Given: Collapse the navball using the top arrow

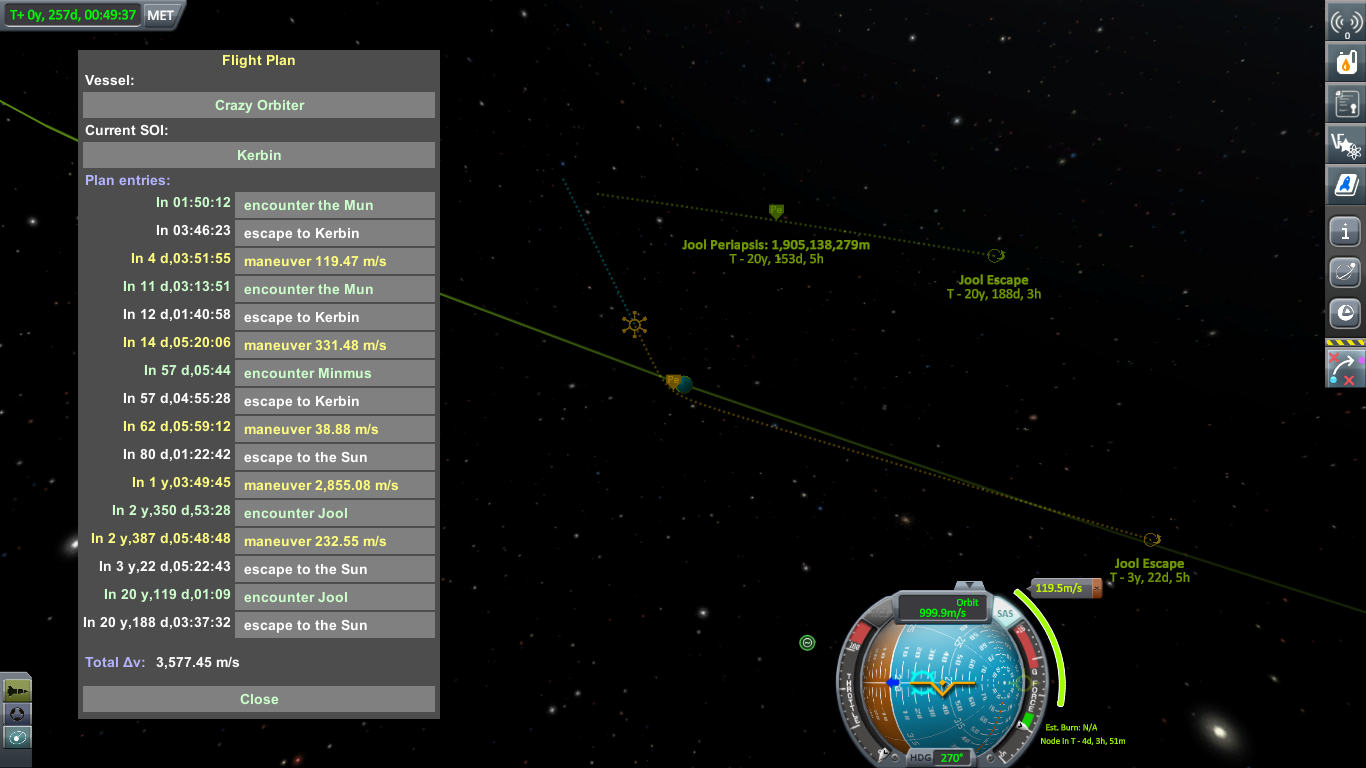Looking at the screenshot, I should (x=967, y=585).
